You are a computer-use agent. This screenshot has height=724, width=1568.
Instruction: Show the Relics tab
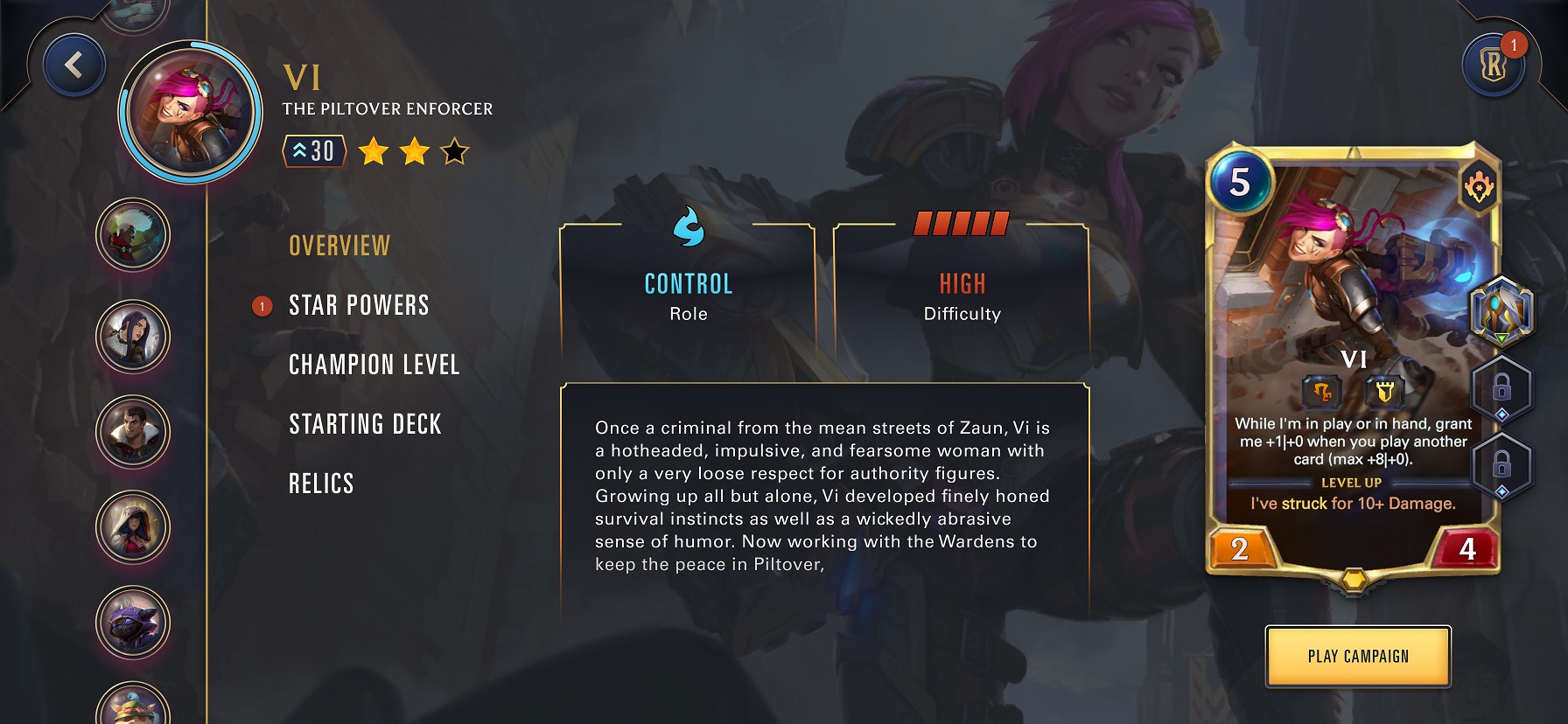[321, 484]
